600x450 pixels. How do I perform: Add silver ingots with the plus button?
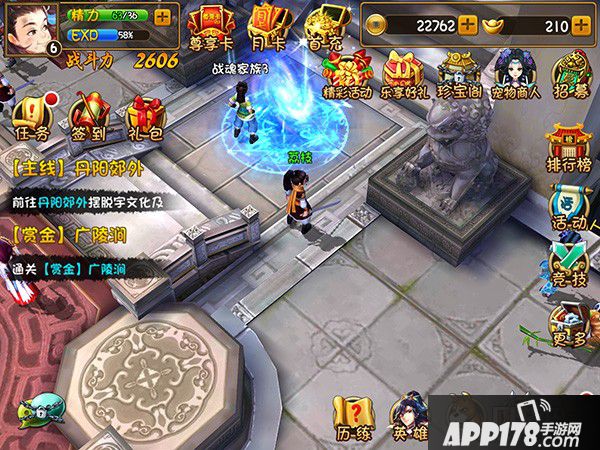(581, 26)
